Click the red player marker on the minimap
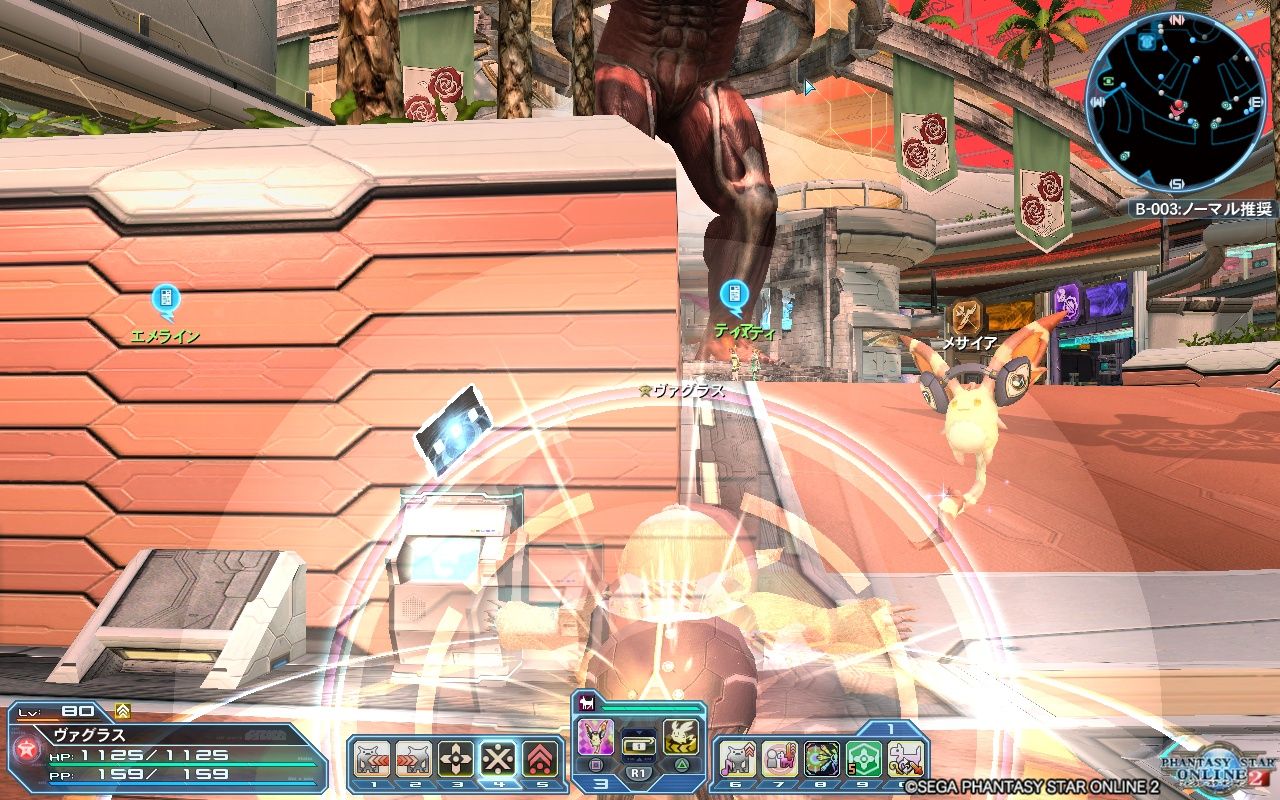The height and width of the screenshot is (800, 1280). point(1178,106)
